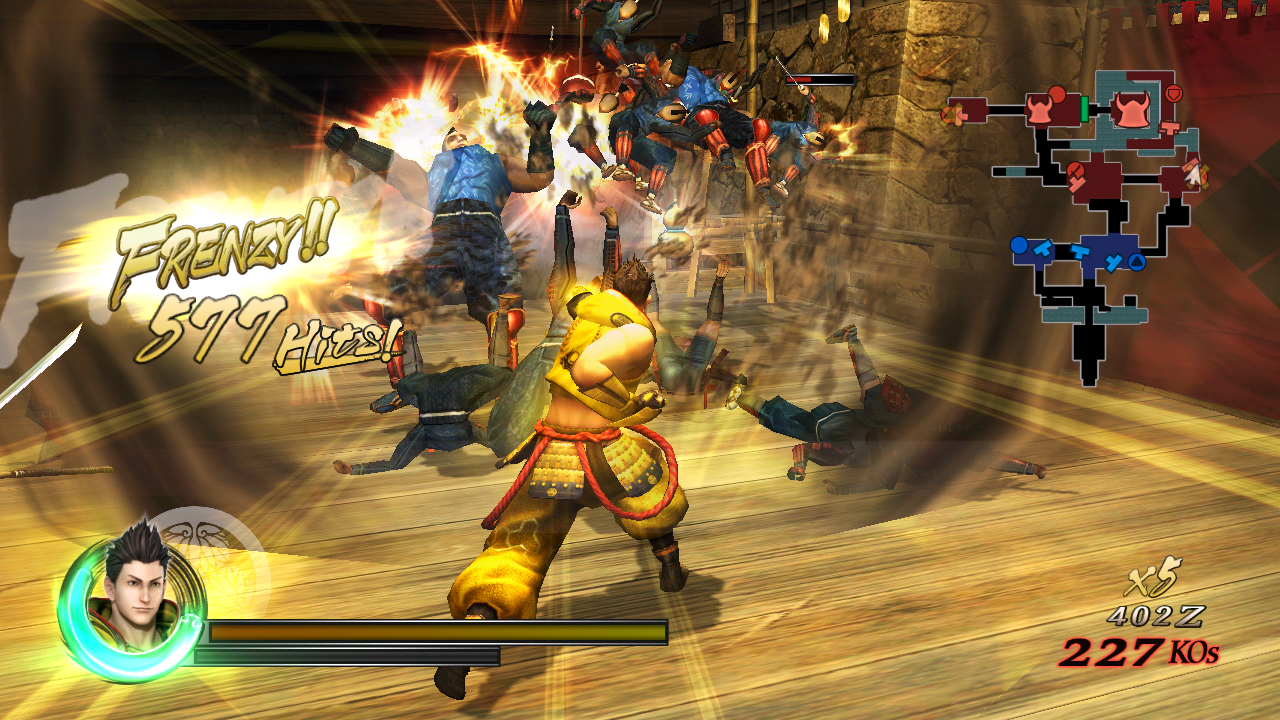1280x720 pixels.
Task: Click the green gate marker on minimap
Action: click(x=1084, y=110)
